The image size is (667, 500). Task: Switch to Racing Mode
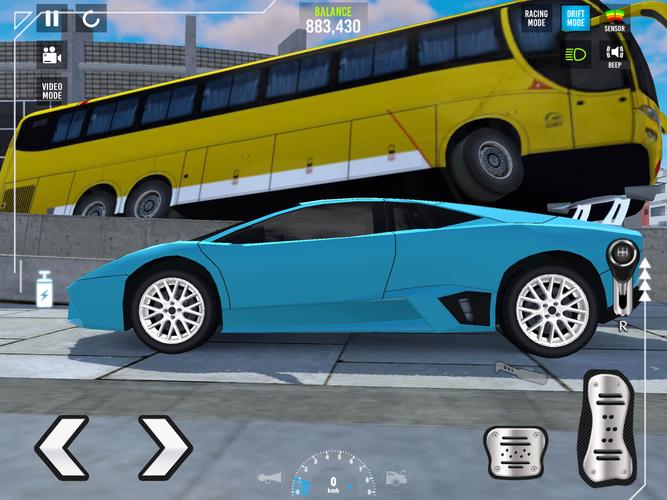[x=536, y=18]
